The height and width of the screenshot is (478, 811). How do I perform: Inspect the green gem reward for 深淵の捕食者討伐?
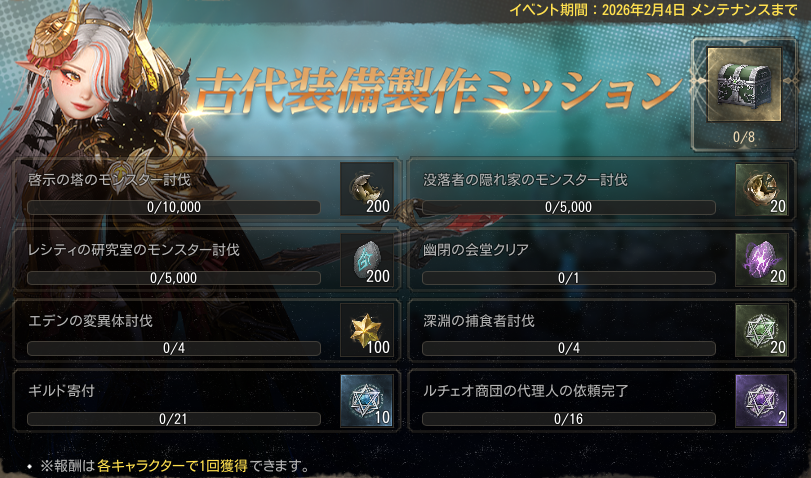pos(761,330)
